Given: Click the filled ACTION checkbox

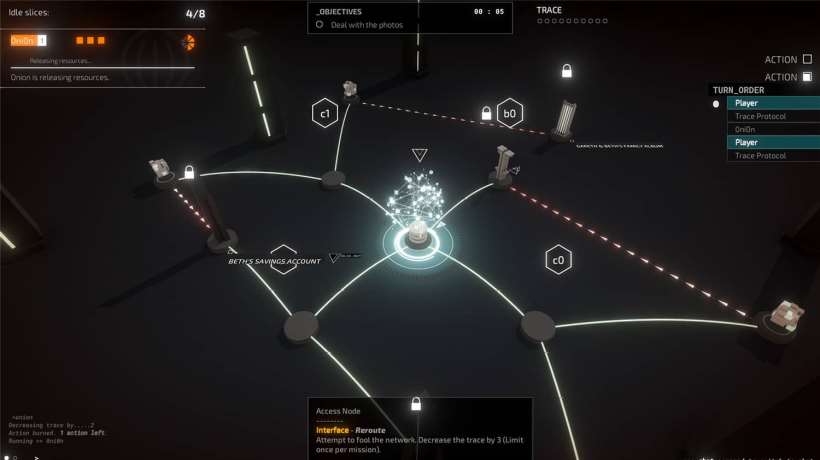Looking at the screenshot, I should pyautogui.click(x=807, y=77).
